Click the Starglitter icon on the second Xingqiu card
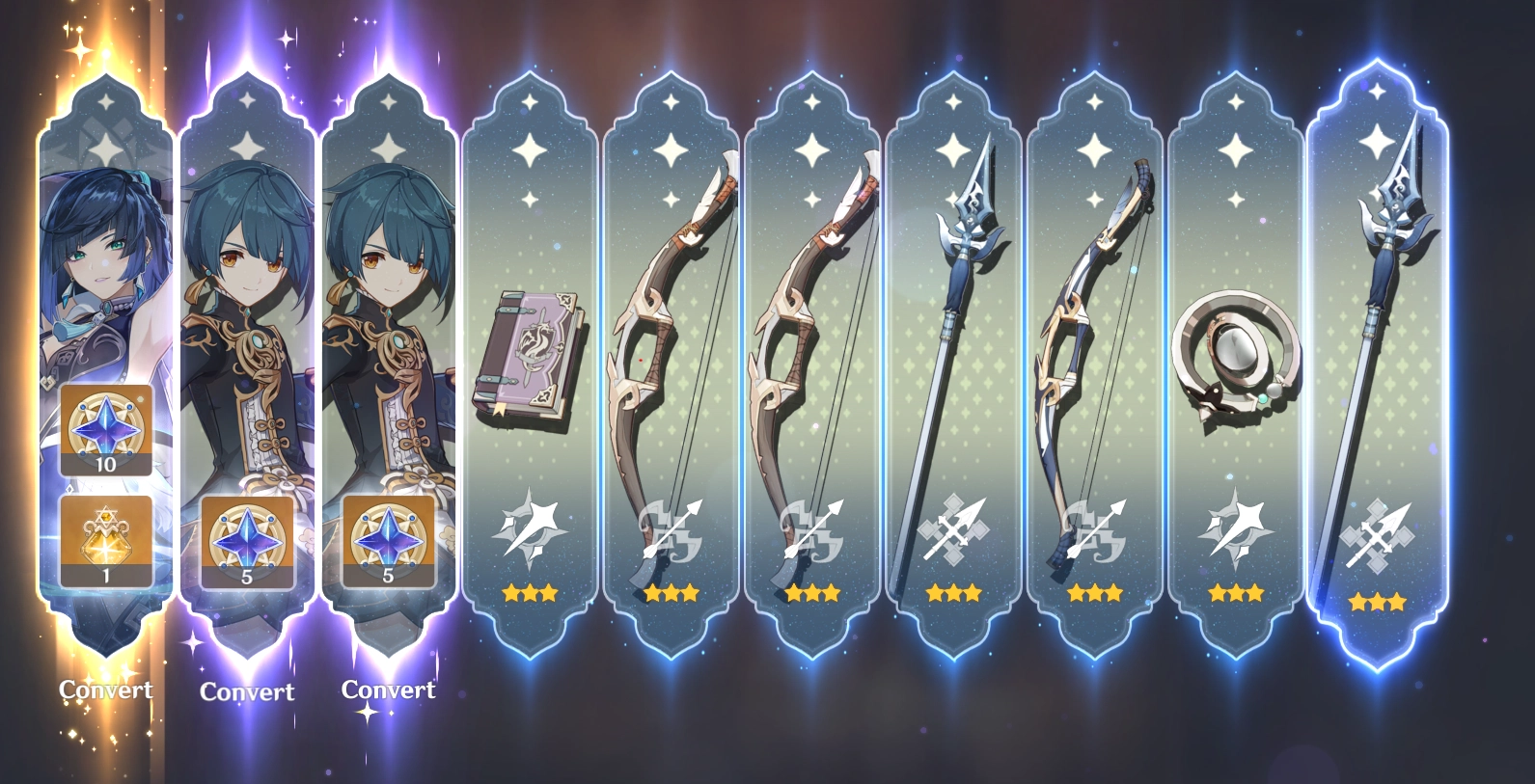Screen dimensions: 1535x784 (x=389, y=540)
